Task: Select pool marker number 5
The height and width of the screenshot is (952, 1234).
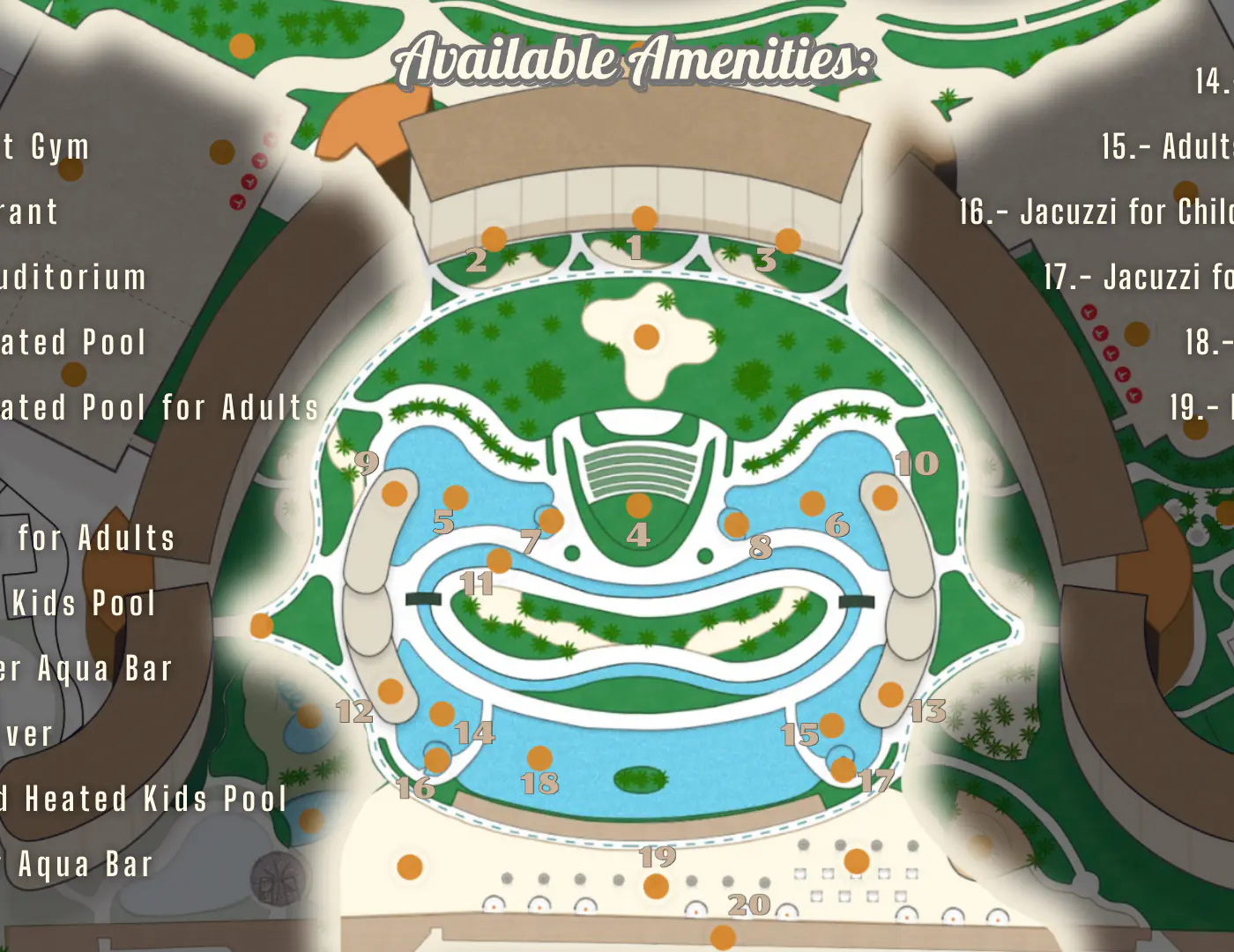Action: pos(455,498)
